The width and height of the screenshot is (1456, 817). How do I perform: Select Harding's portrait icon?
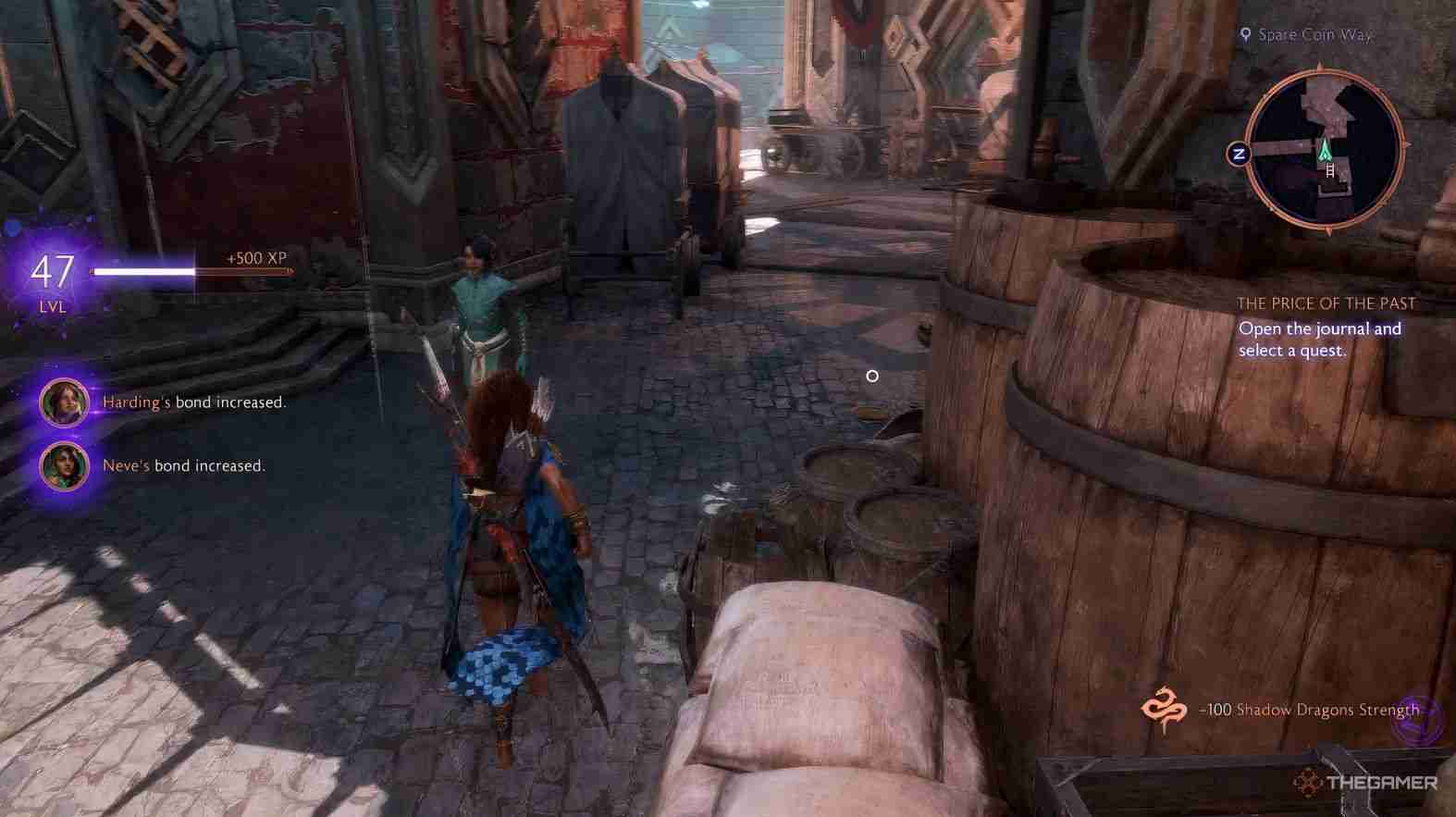tap(62, 402)
